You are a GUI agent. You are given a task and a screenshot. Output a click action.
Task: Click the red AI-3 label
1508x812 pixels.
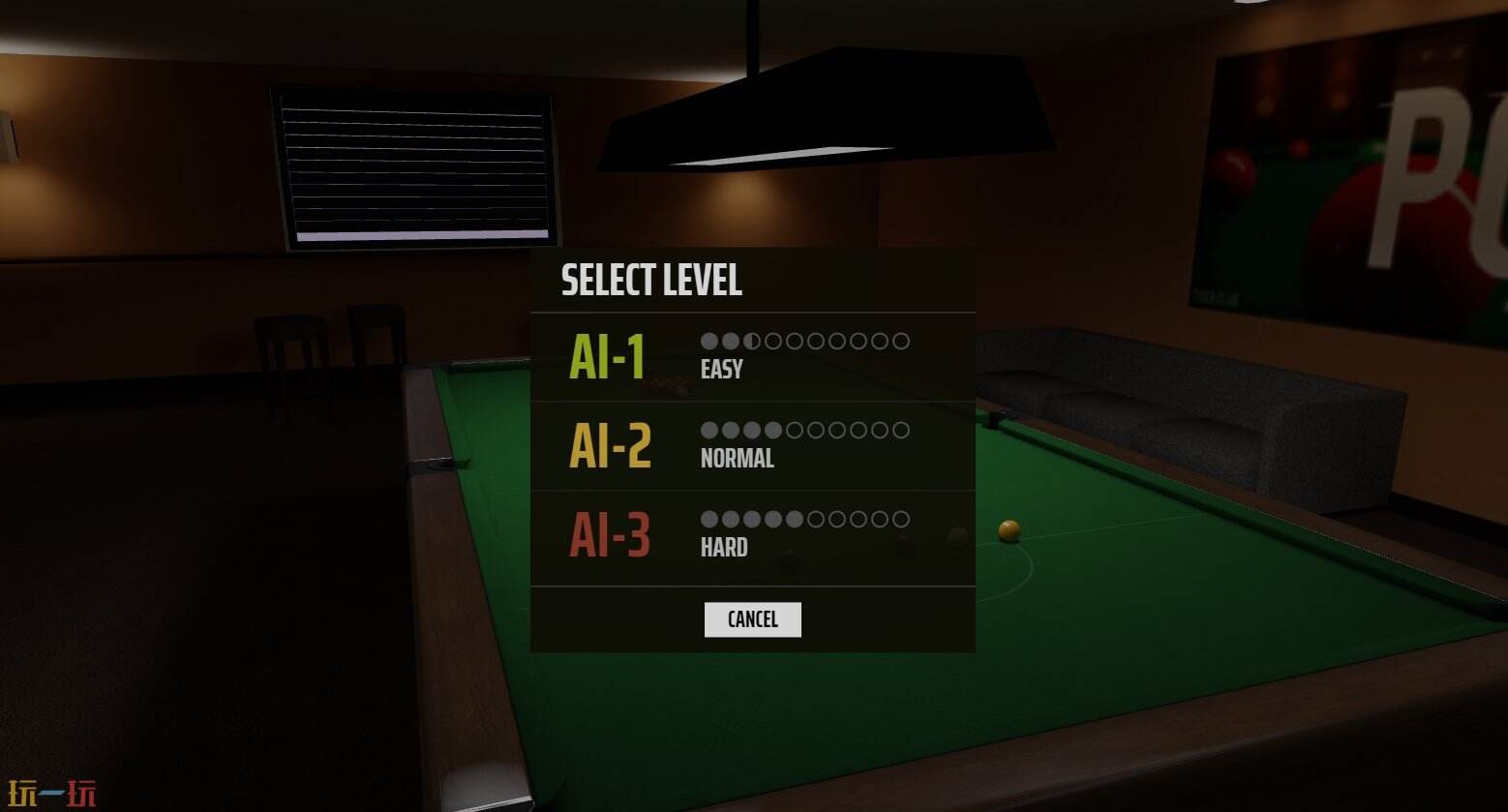pyautogui.click(x=608, y=533)
